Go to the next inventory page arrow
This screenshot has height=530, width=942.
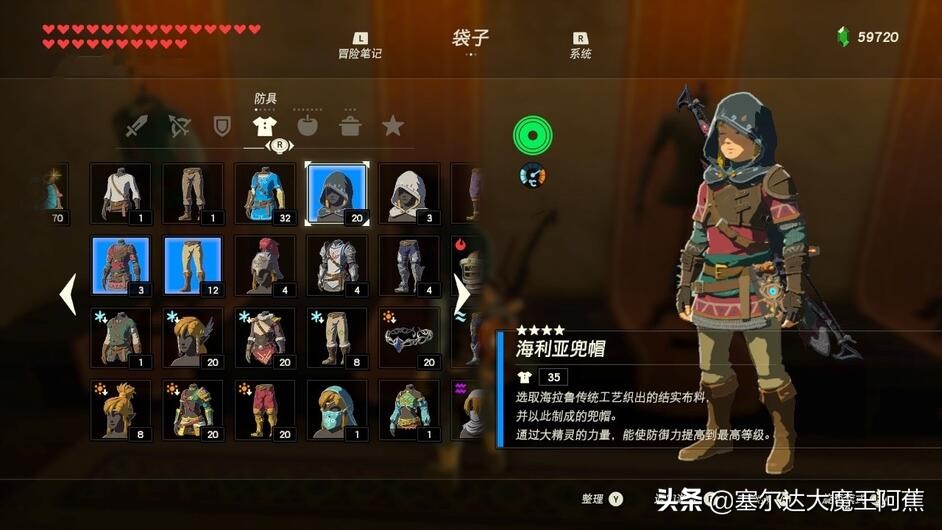(x=461, y=294)
